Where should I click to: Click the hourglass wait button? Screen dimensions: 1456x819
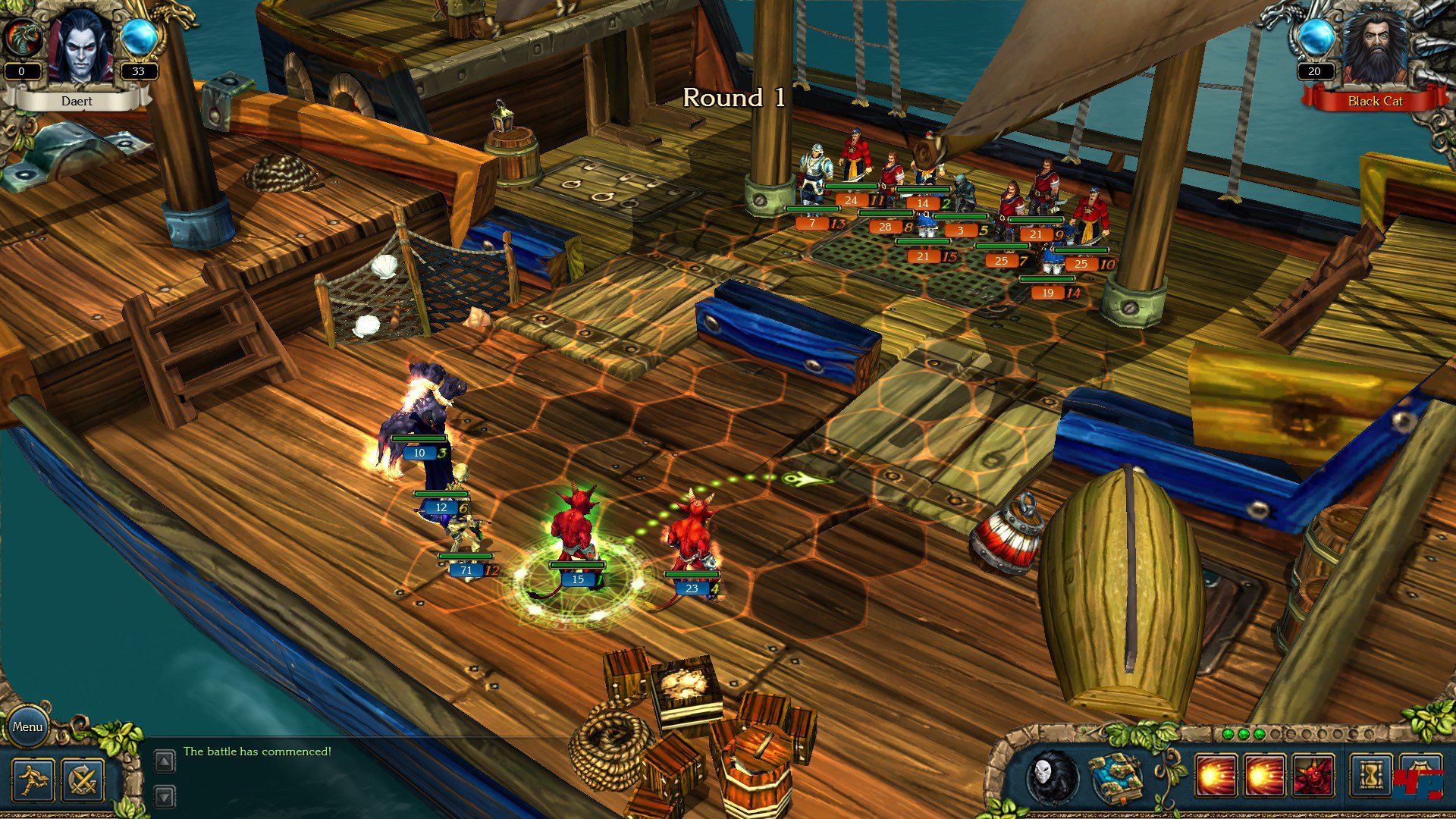(x=1370, y=777)
